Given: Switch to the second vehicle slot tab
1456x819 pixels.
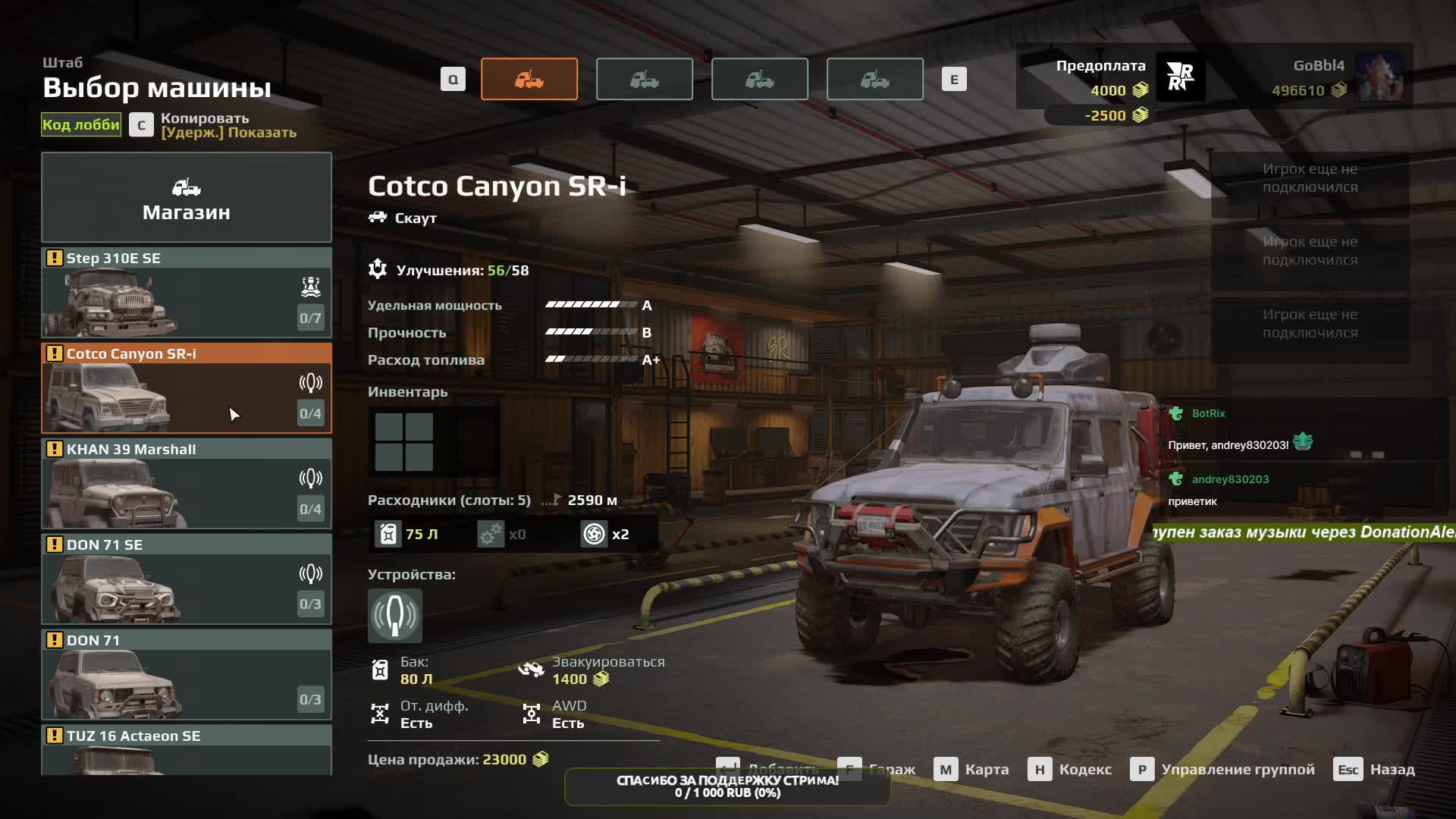Looking at the screenshot, I should click(645, 79).
